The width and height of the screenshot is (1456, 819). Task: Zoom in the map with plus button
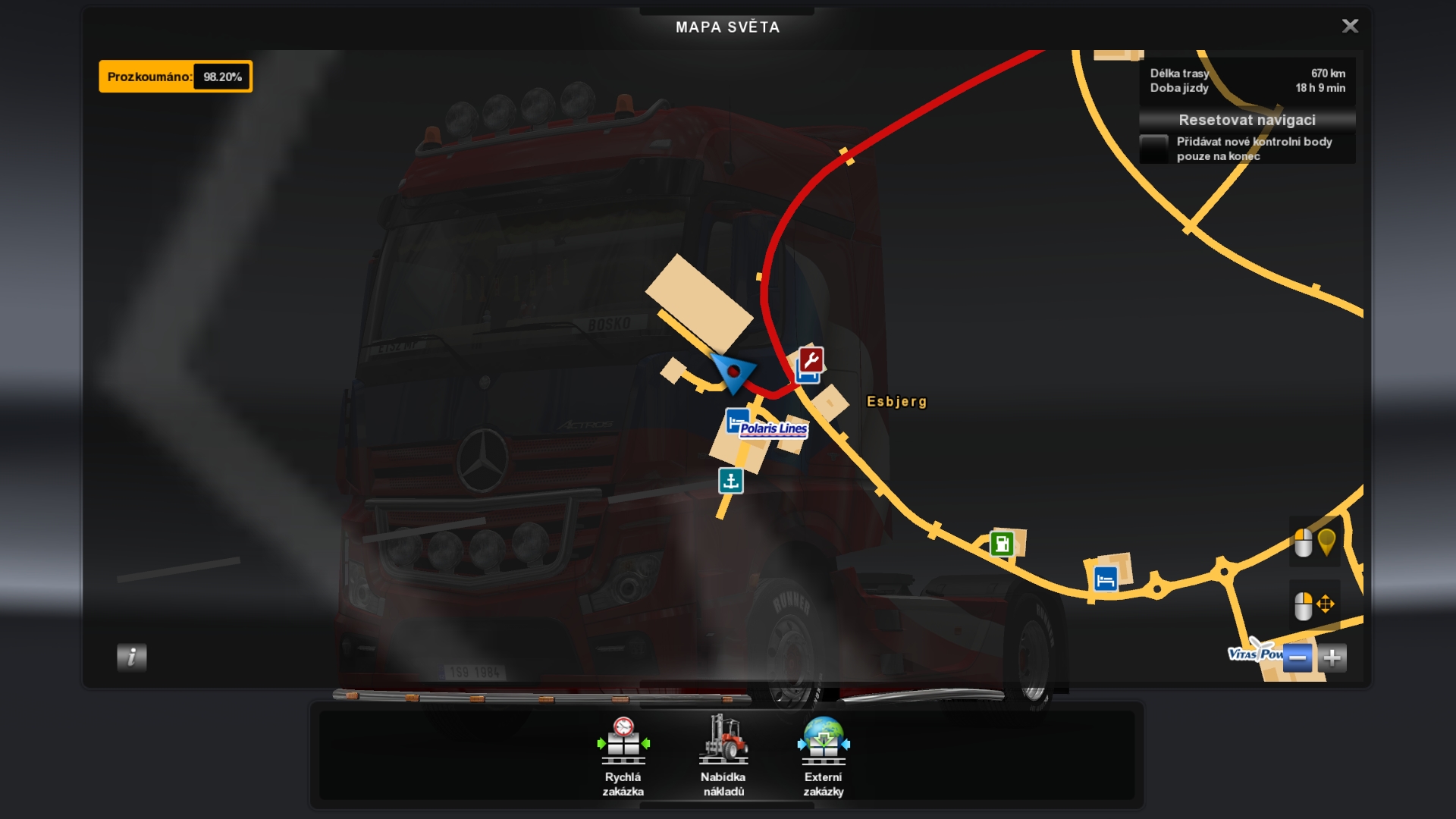pyautogui.click(x=1332, y=657)
